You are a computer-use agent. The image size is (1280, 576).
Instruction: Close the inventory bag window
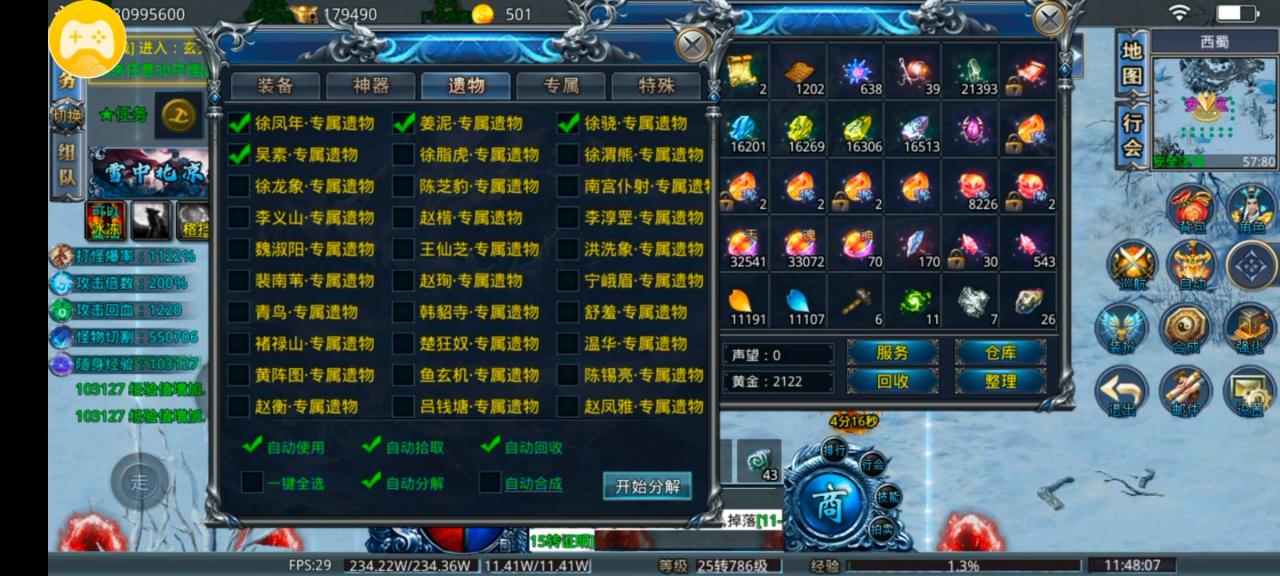click(1049, 19)
